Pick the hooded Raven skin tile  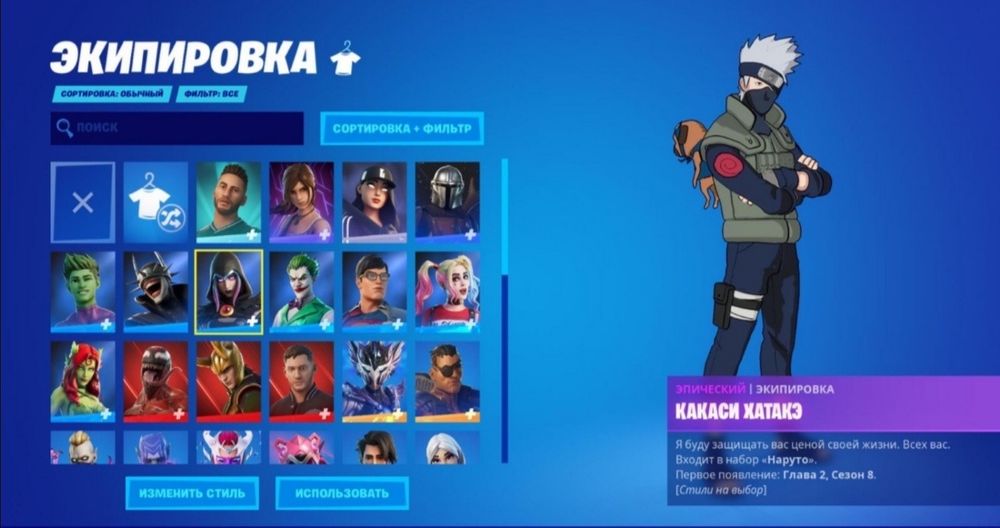[x=229, y=290]
